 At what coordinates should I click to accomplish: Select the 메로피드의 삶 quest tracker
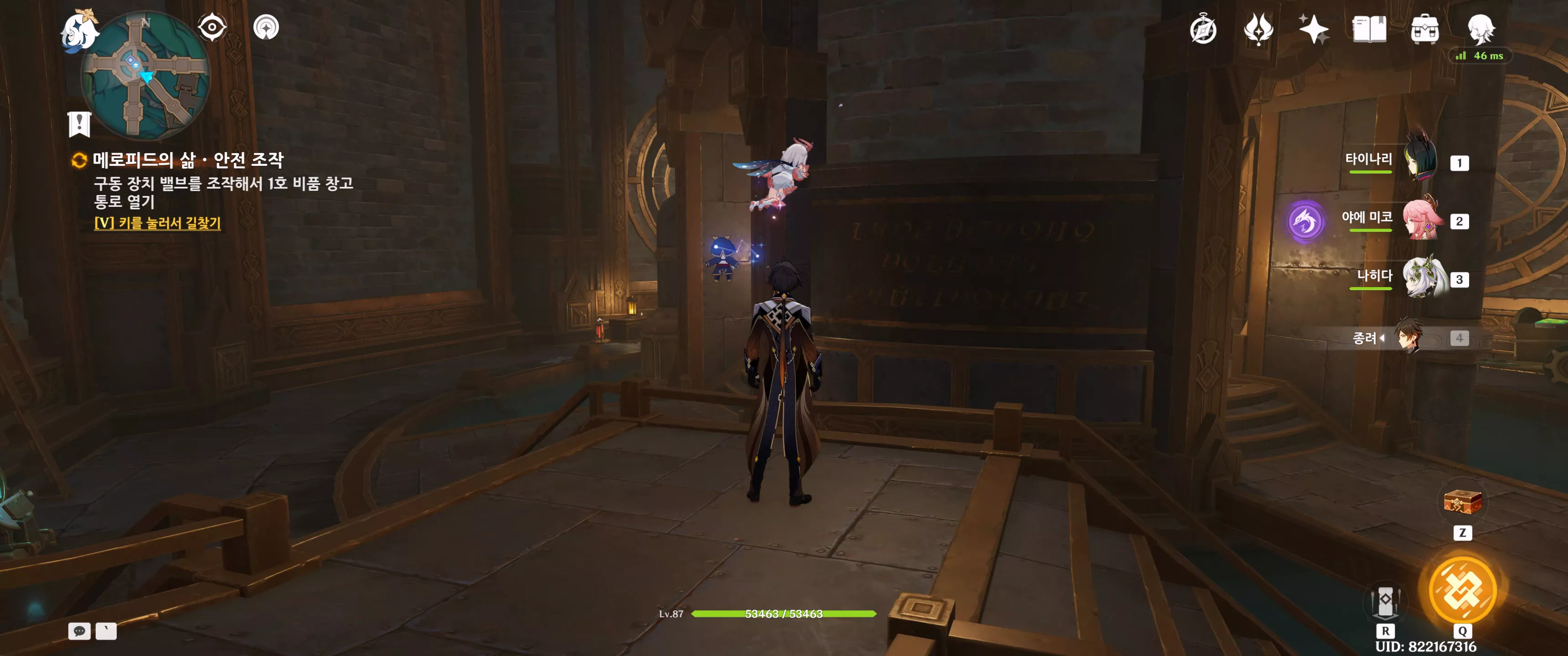pos(187,160)
